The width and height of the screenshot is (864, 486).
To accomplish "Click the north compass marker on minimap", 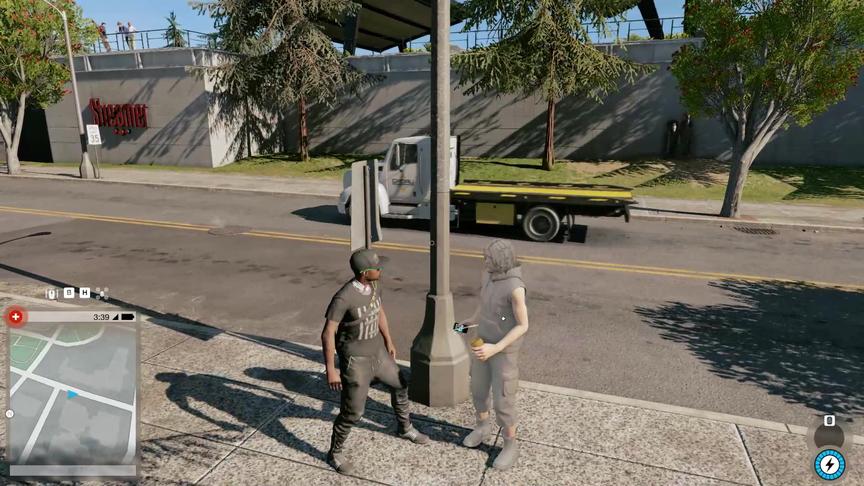I will click(x=10, y=413).
